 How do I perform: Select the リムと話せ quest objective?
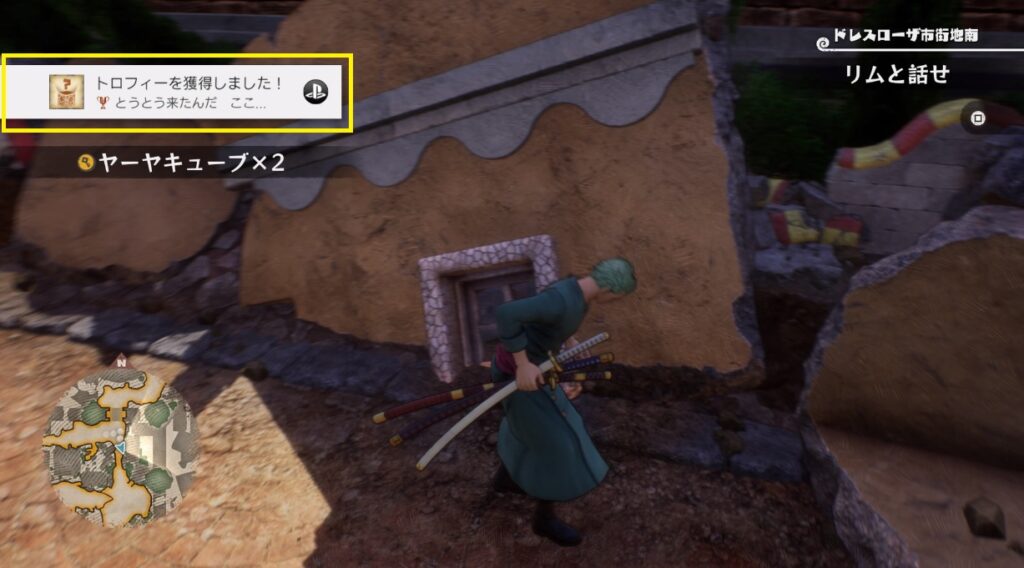coord(897,74)
